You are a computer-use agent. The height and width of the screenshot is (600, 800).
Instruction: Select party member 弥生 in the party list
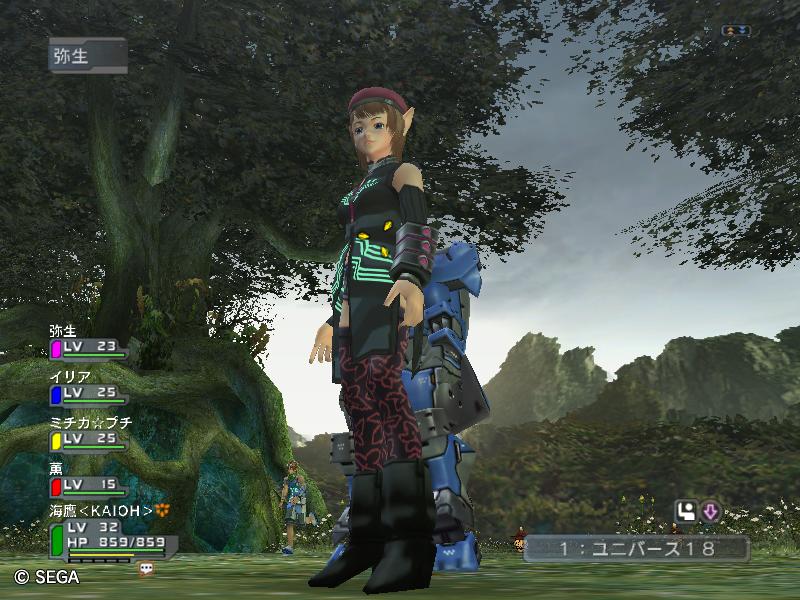87,342
